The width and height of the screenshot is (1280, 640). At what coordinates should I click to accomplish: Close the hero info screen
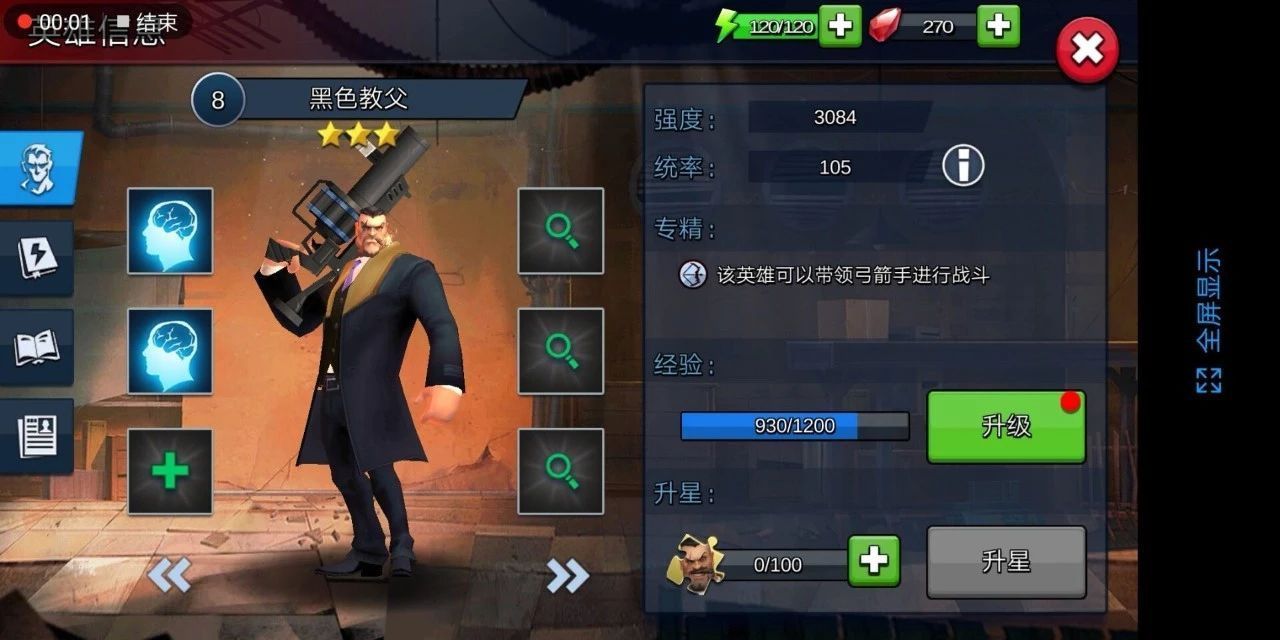click(x=1087, y=50)
